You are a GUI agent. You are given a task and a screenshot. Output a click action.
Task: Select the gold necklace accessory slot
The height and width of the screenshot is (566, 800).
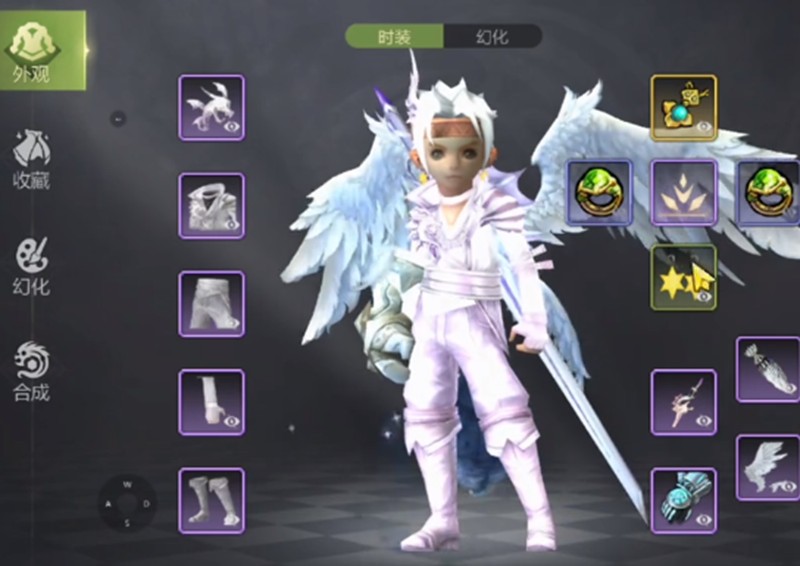pos(684,107)
